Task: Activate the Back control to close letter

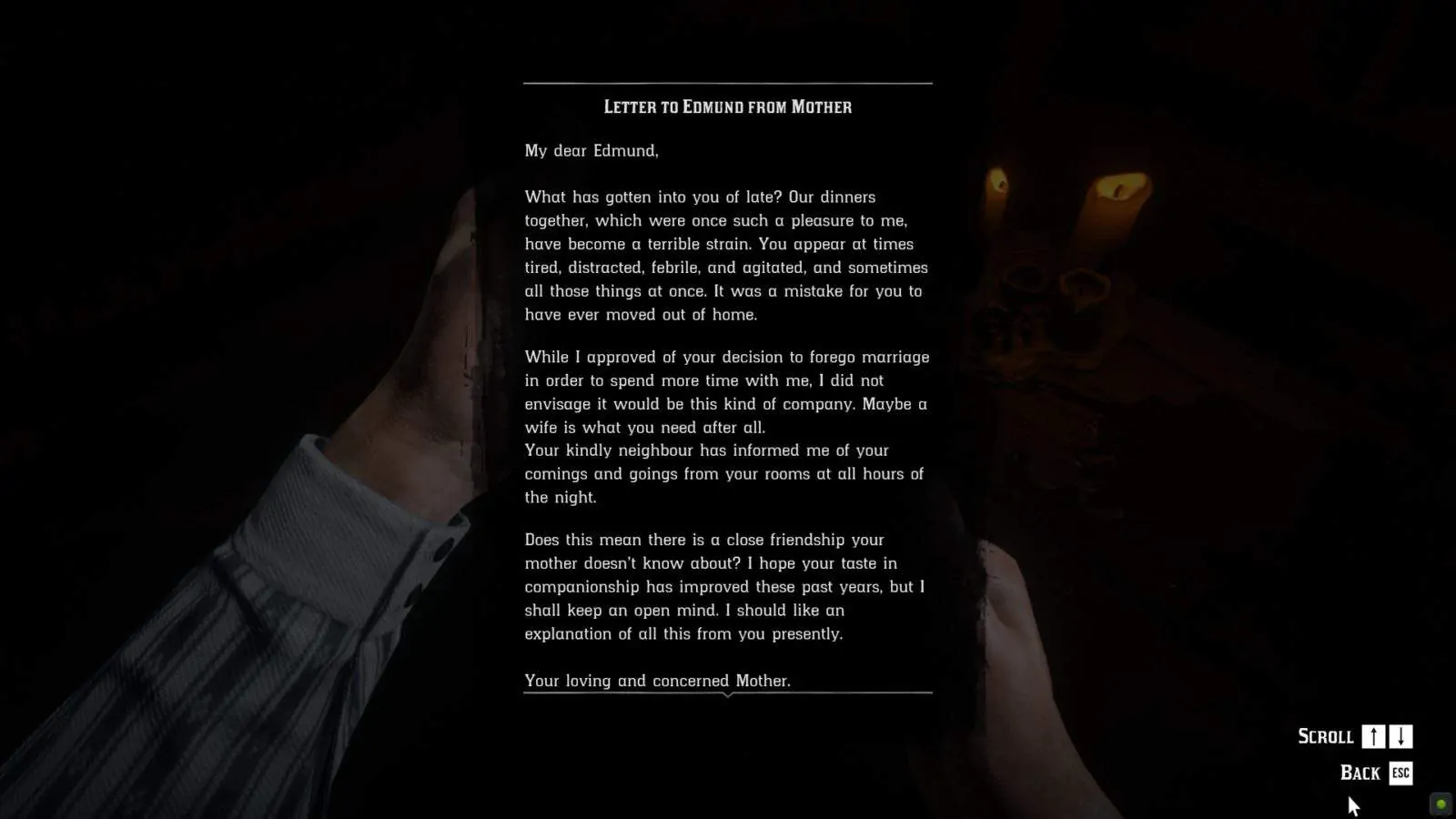Action: [1399, 773]
